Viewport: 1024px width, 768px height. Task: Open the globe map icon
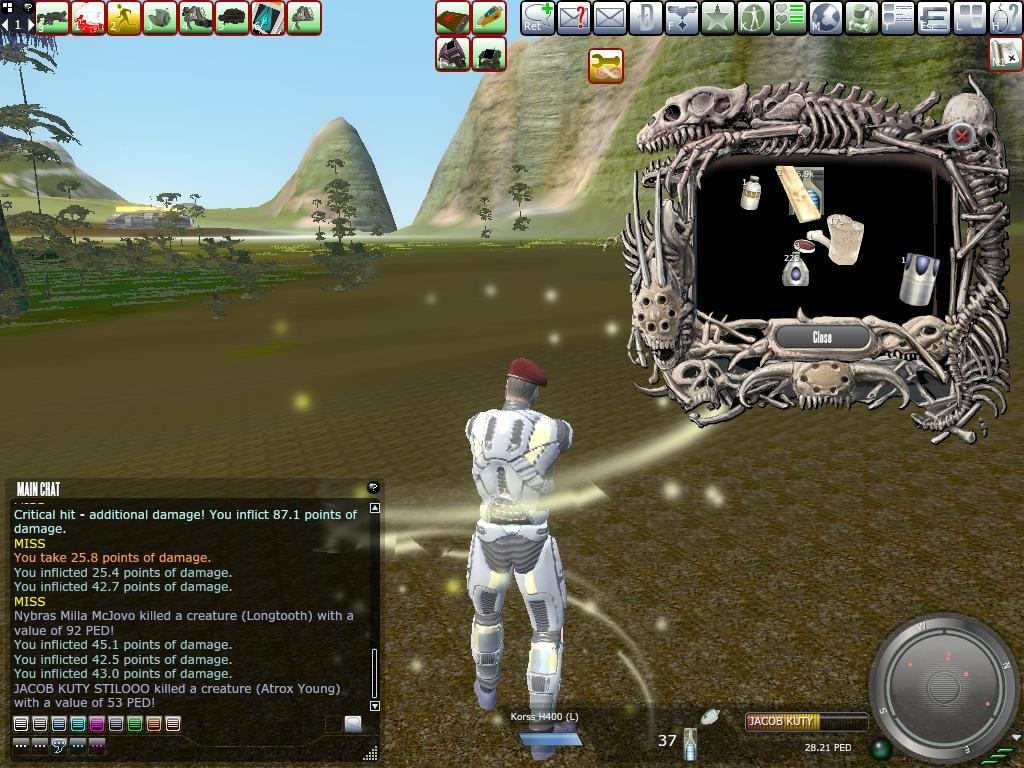[x=825, y=18]
